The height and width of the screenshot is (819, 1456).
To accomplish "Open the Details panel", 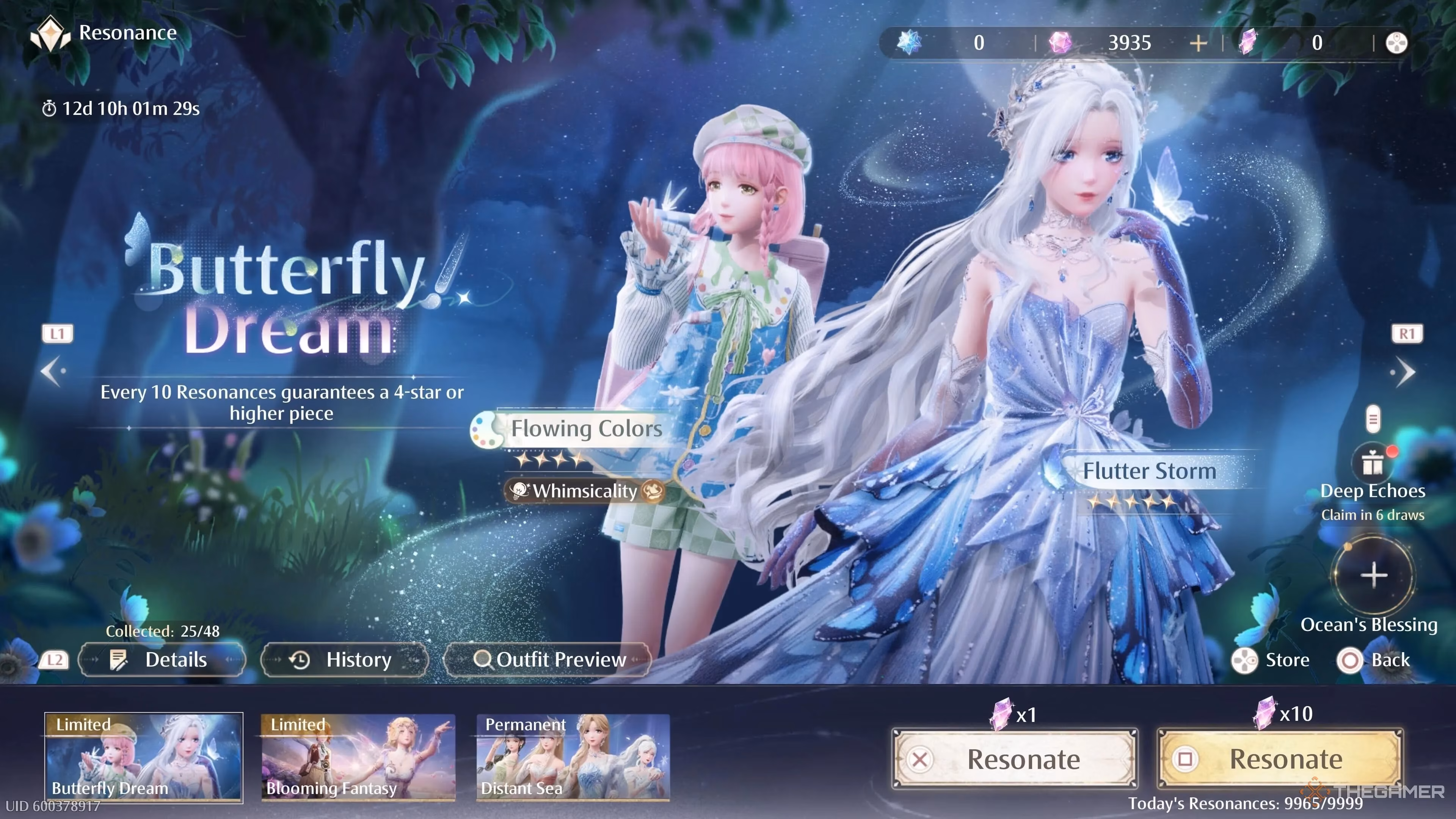I will click(162, 660).
